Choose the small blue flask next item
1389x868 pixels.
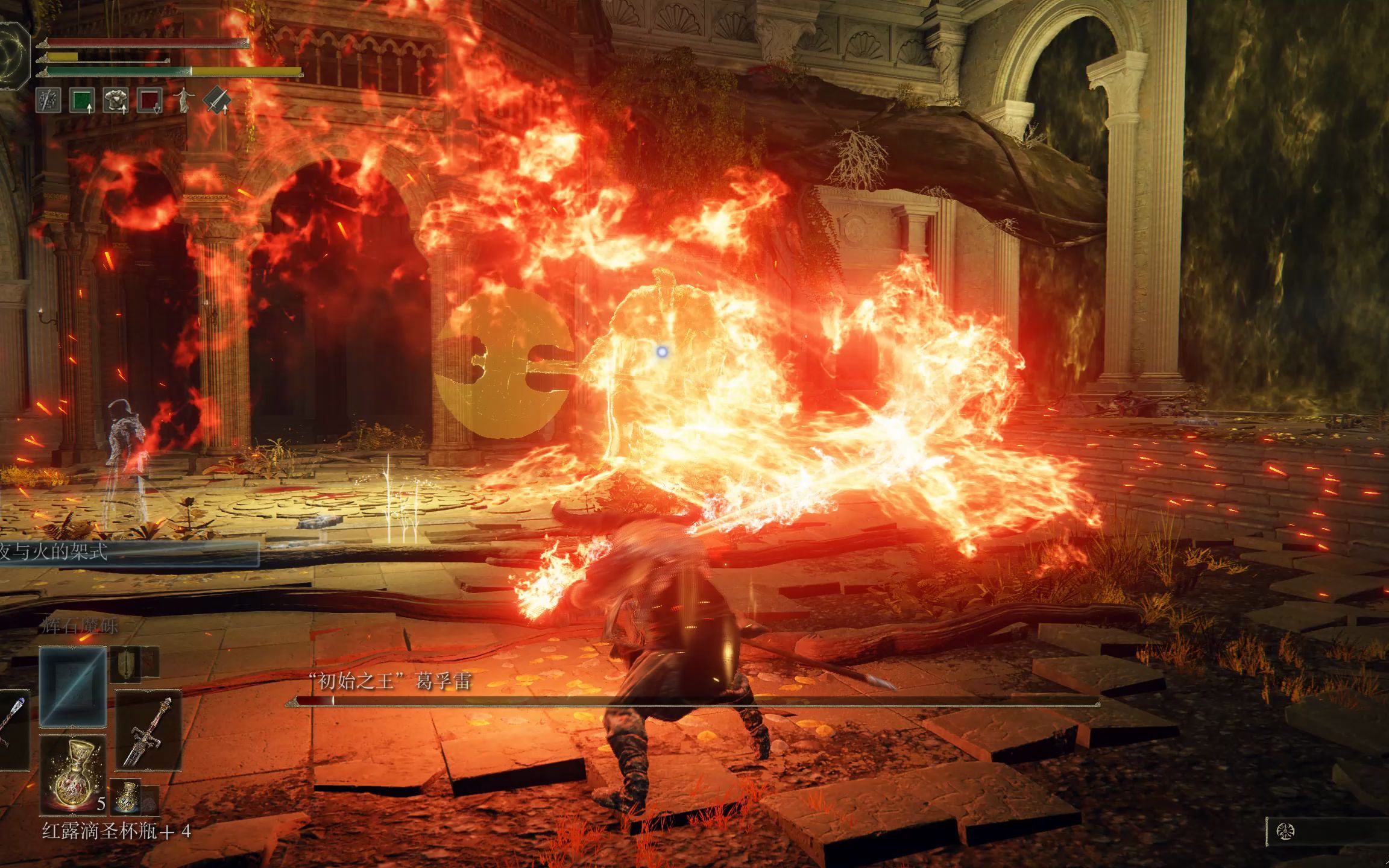126,796
